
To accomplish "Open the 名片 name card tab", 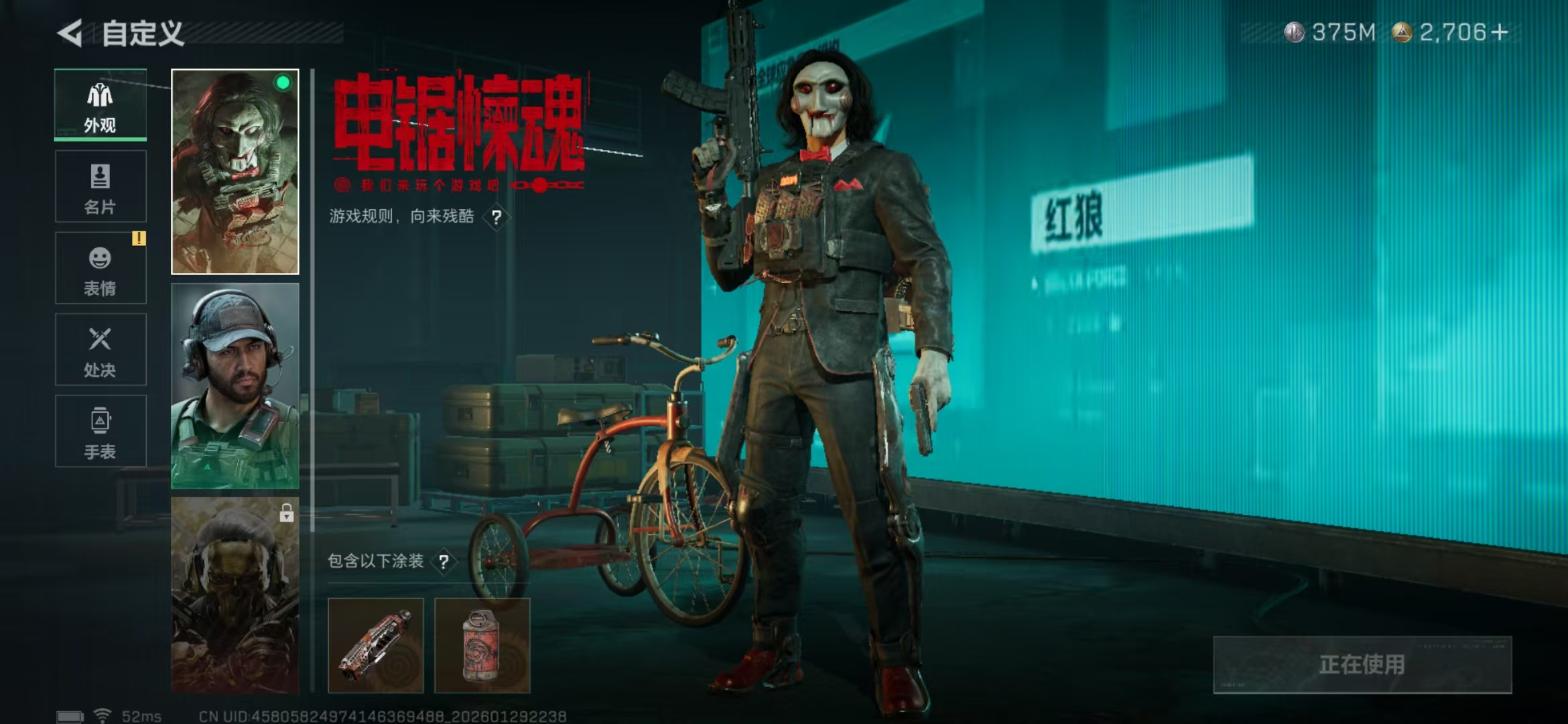I will pos(101,186).
